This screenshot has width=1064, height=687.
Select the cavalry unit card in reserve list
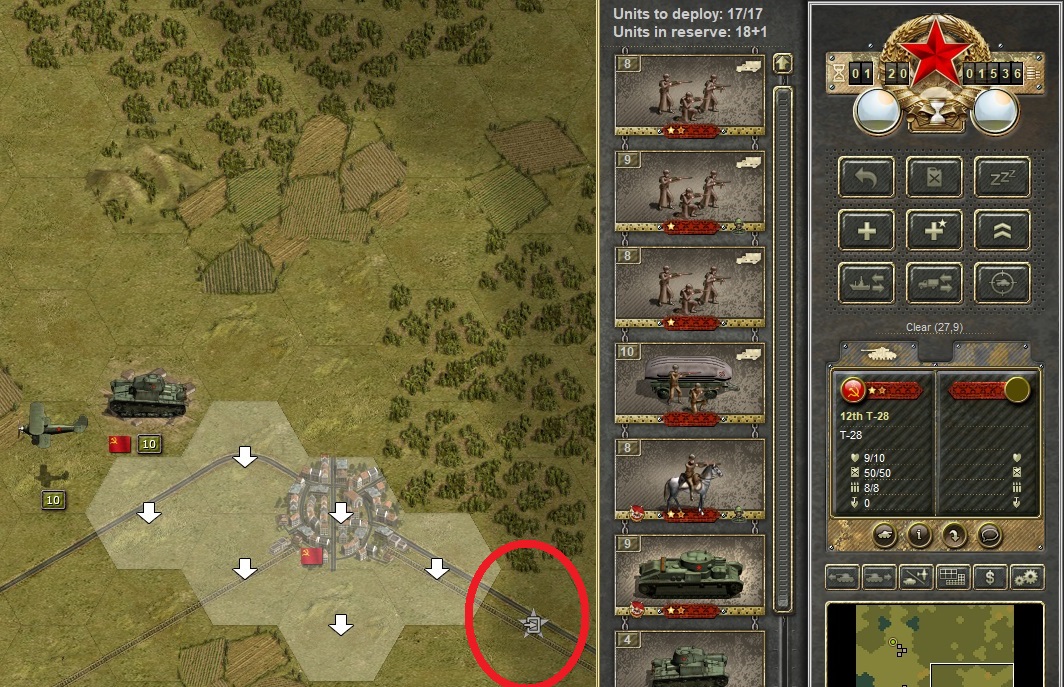[689, 479]
